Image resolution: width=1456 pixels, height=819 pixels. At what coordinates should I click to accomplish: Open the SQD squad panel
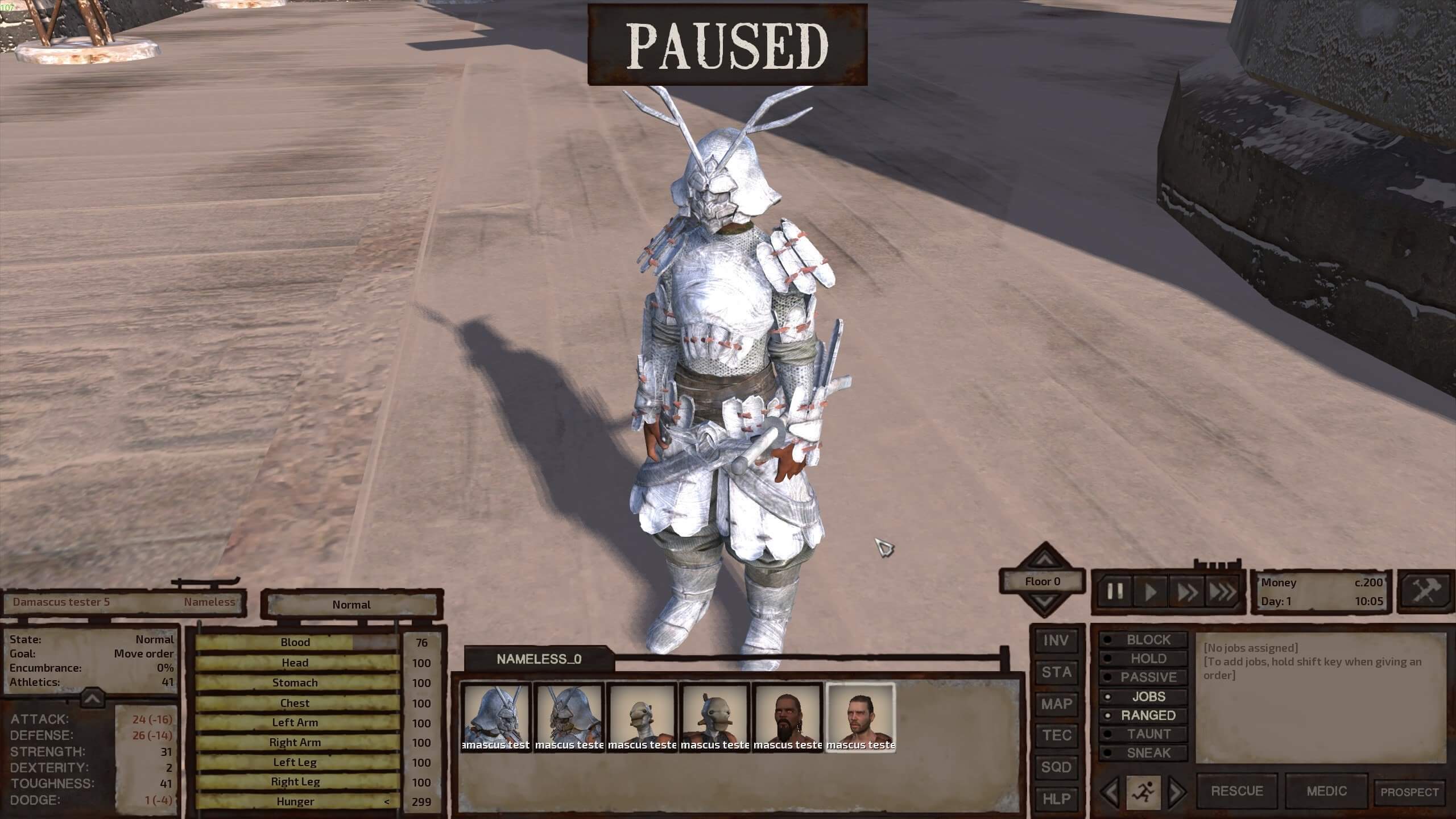coord(1056,767)
